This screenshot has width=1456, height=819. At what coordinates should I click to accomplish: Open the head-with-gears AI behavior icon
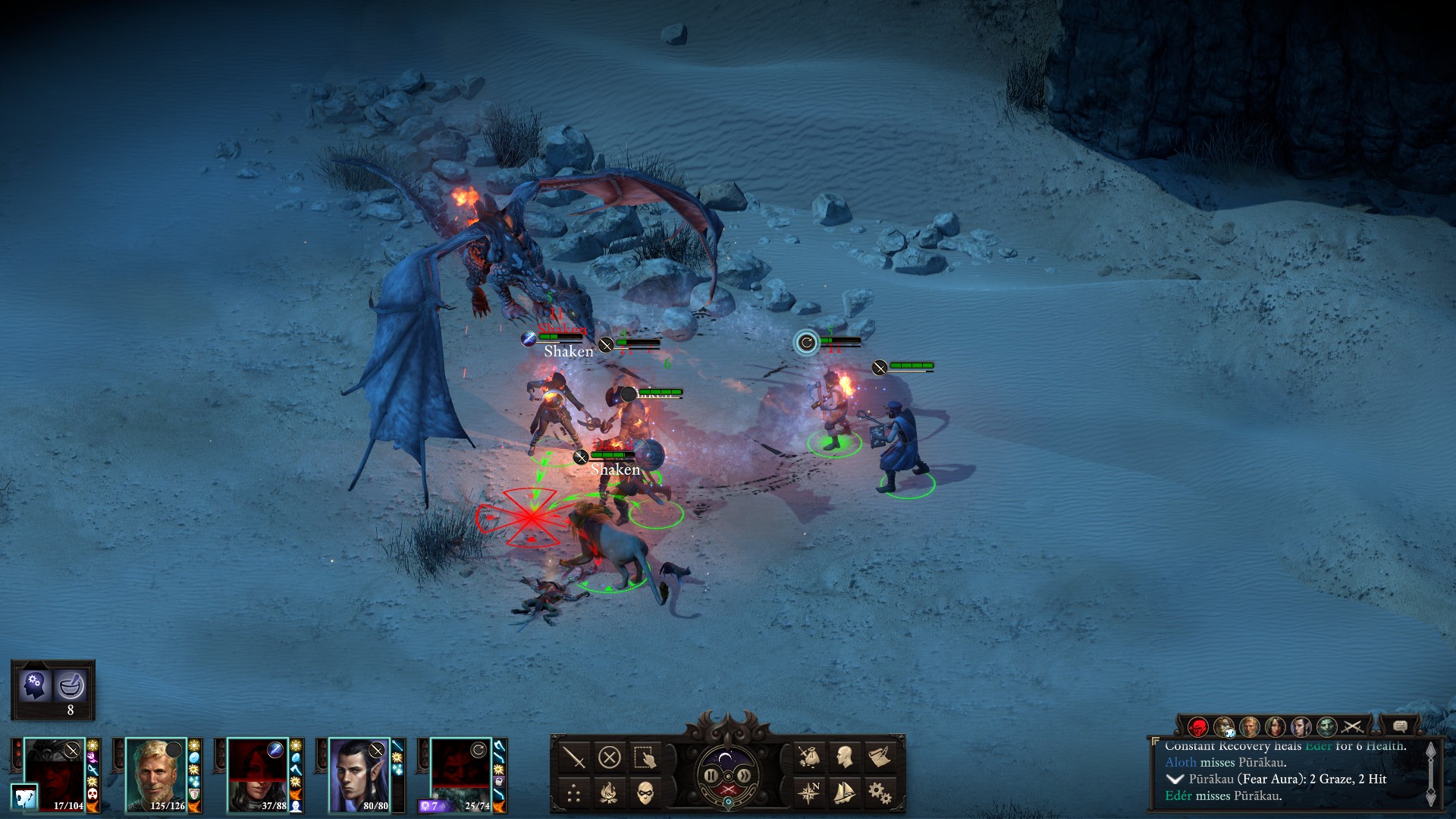click(35, 686)
